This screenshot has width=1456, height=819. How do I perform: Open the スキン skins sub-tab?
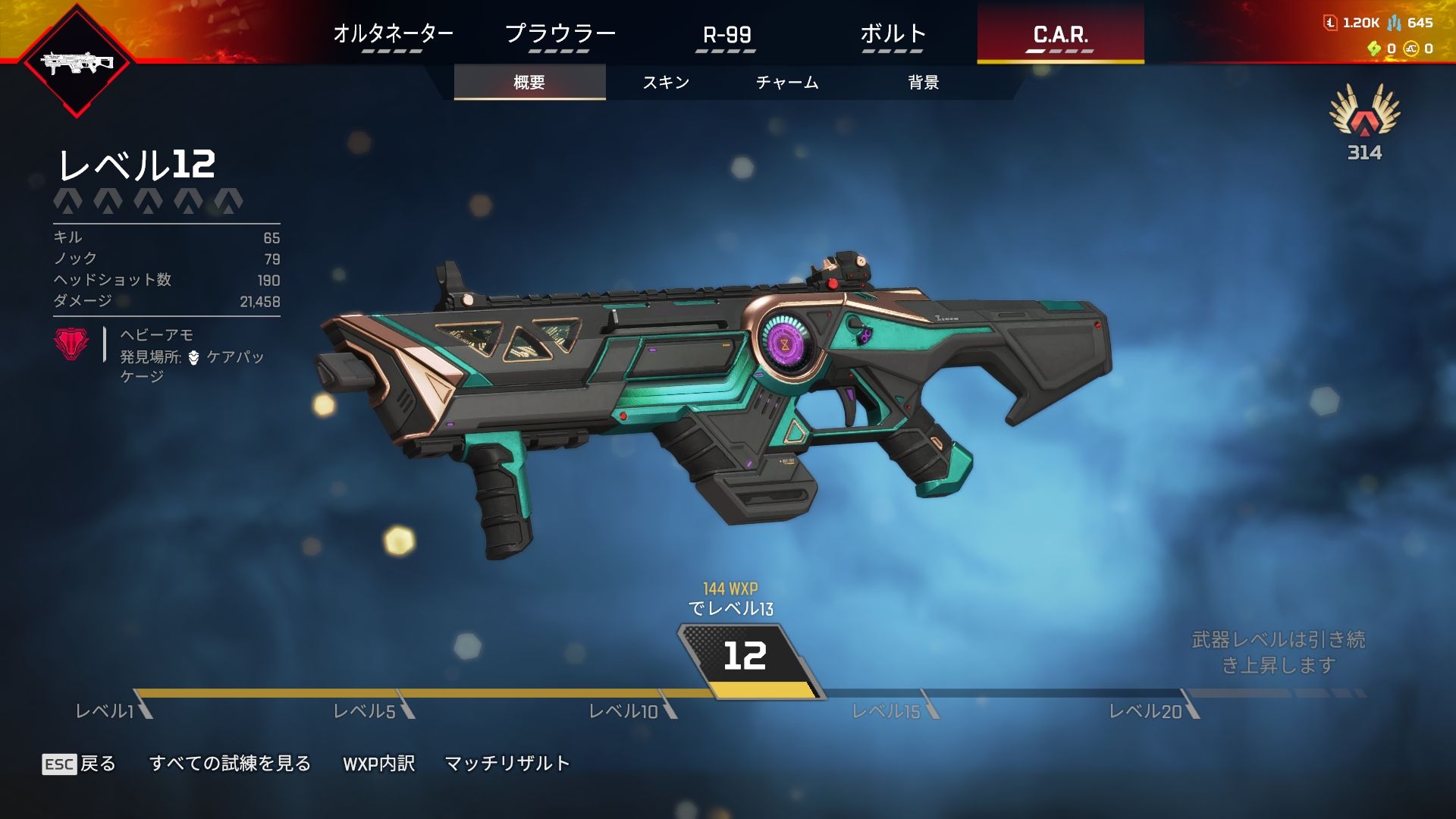click(666, 82)
